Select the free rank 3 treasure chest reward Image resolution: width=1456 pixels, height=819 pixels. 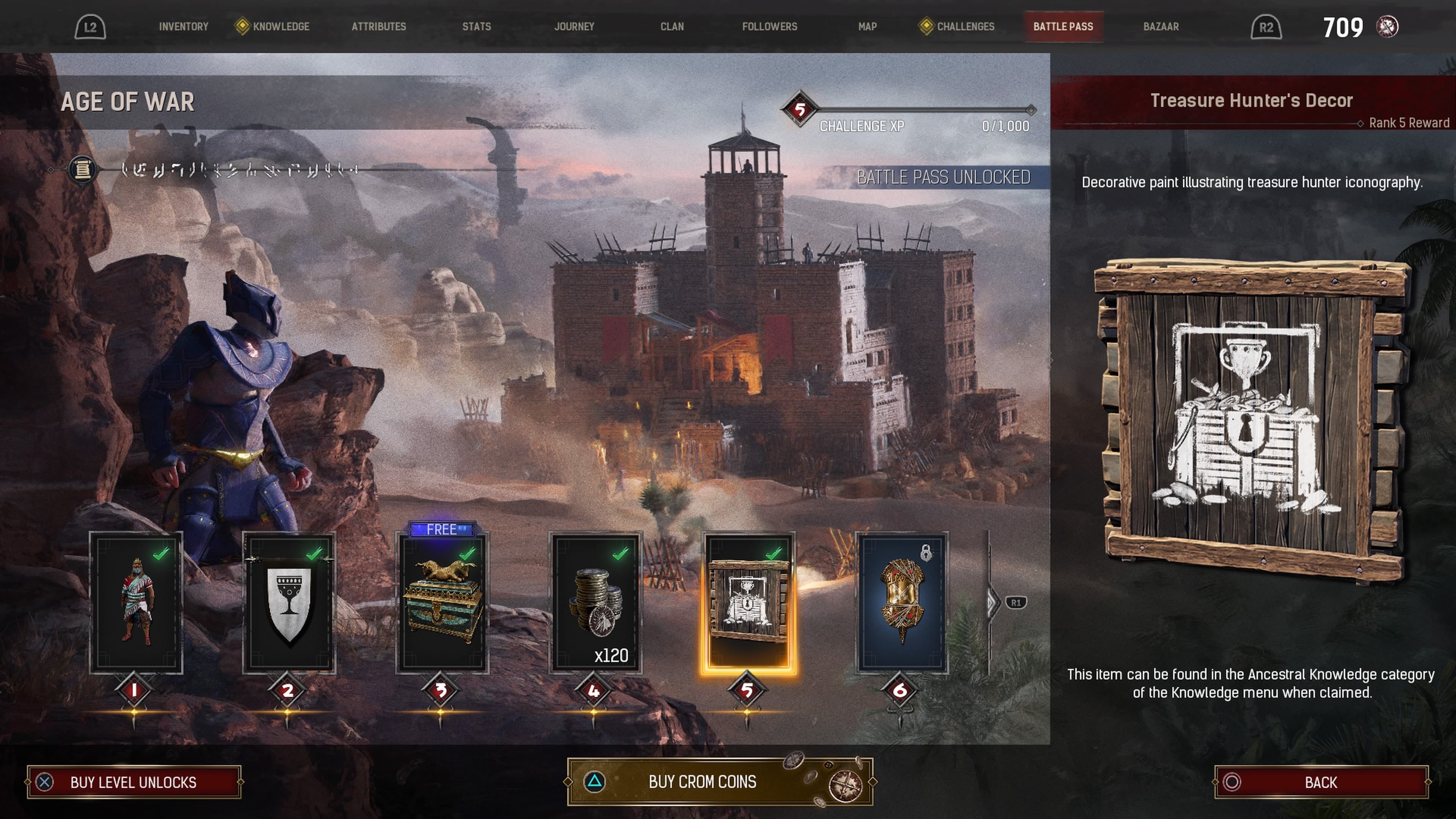click(442, 602)
